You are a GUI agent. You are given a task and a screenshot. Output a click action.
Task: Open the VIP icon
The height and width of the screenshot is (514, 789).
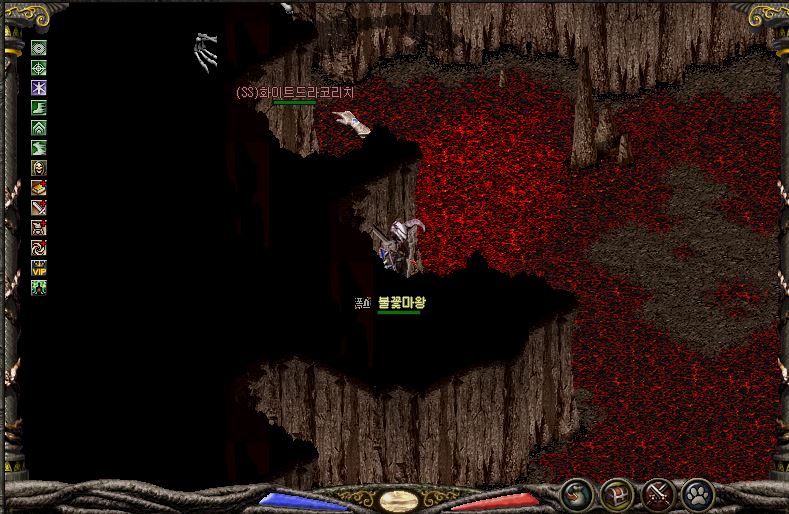(39, 267)
